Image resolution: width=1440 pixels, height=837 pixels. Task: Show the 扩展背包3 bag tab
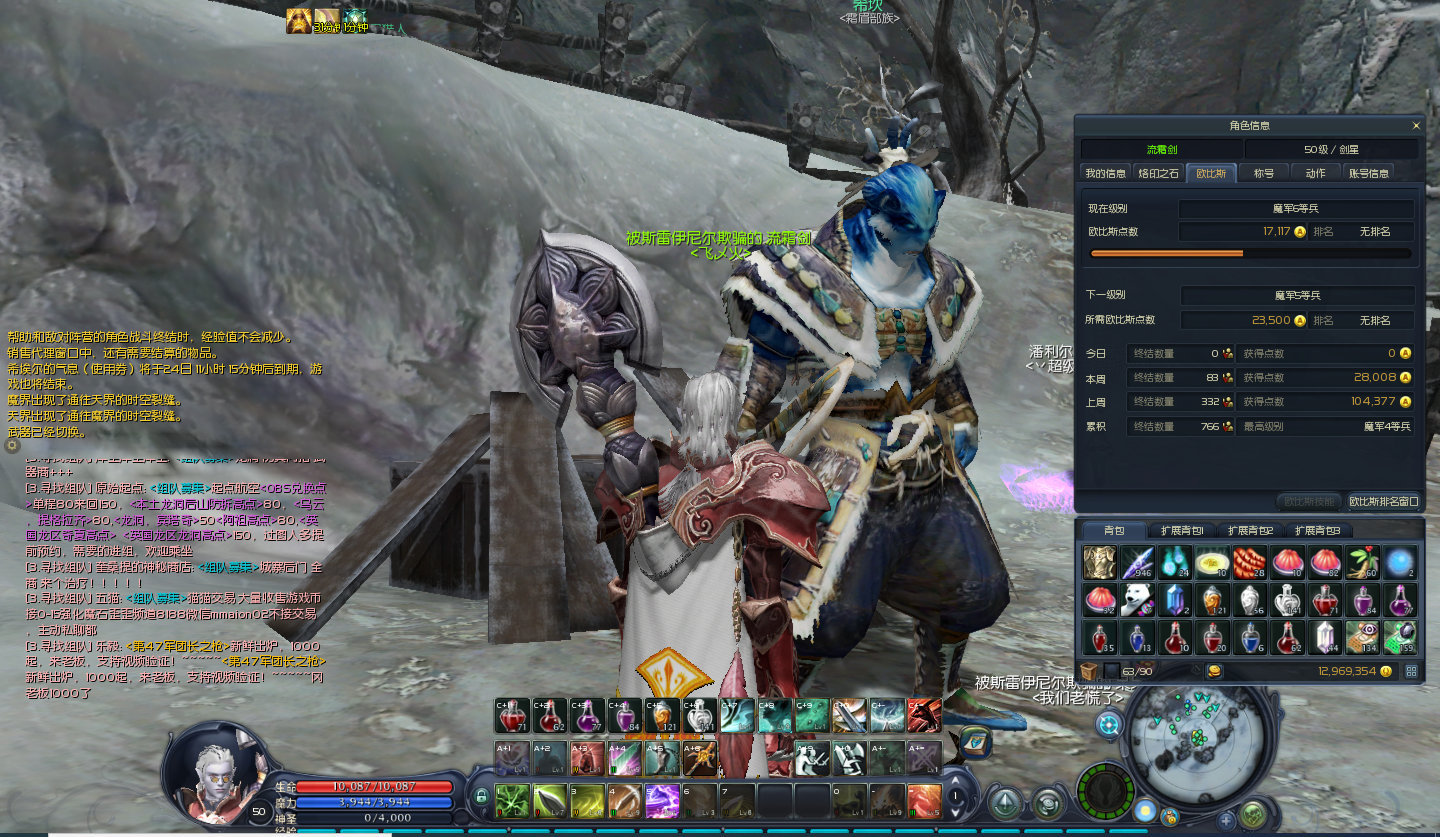click(1317, 530)
